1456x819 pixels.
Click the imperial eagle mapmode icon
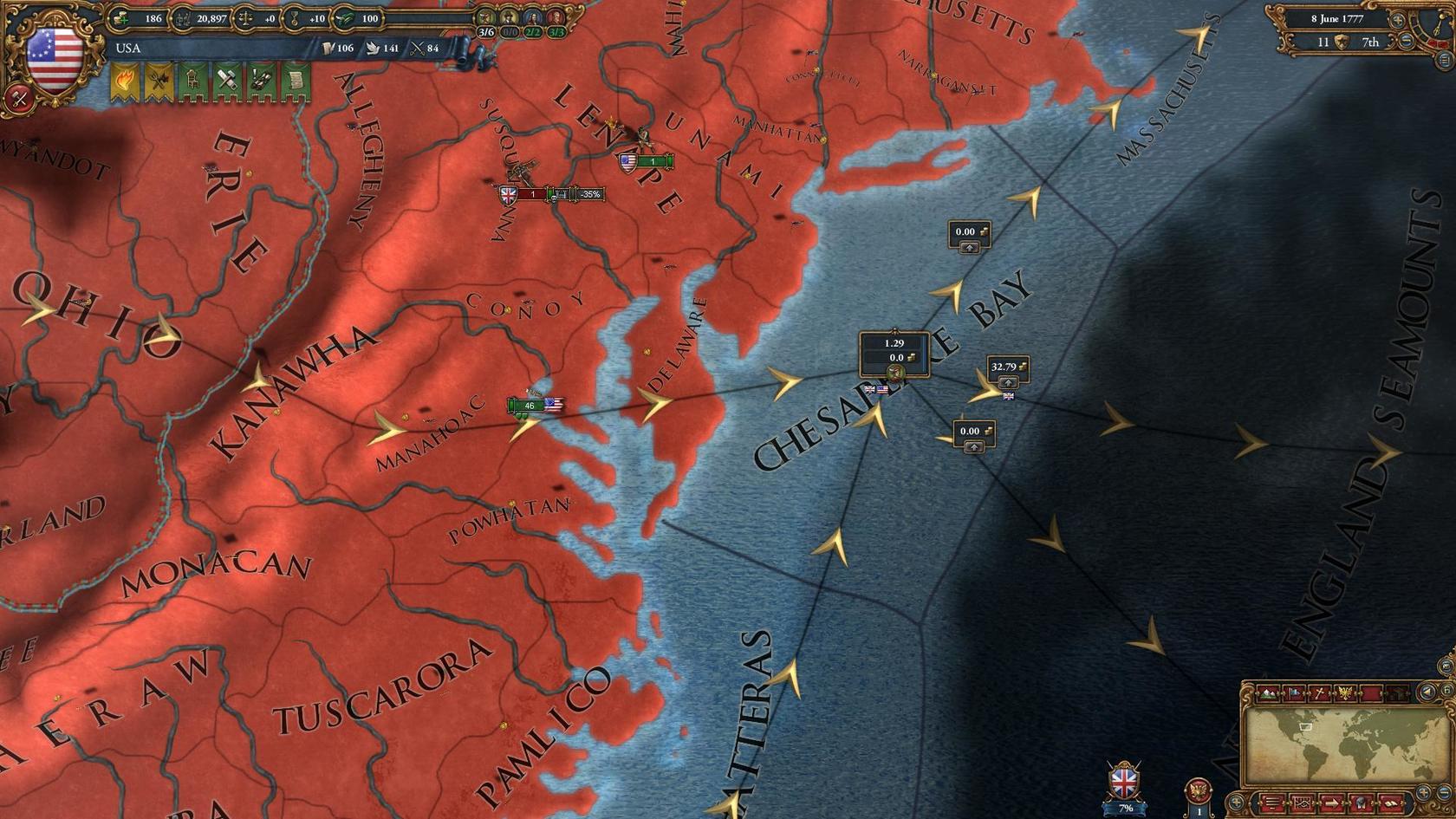click(1345, 693)
